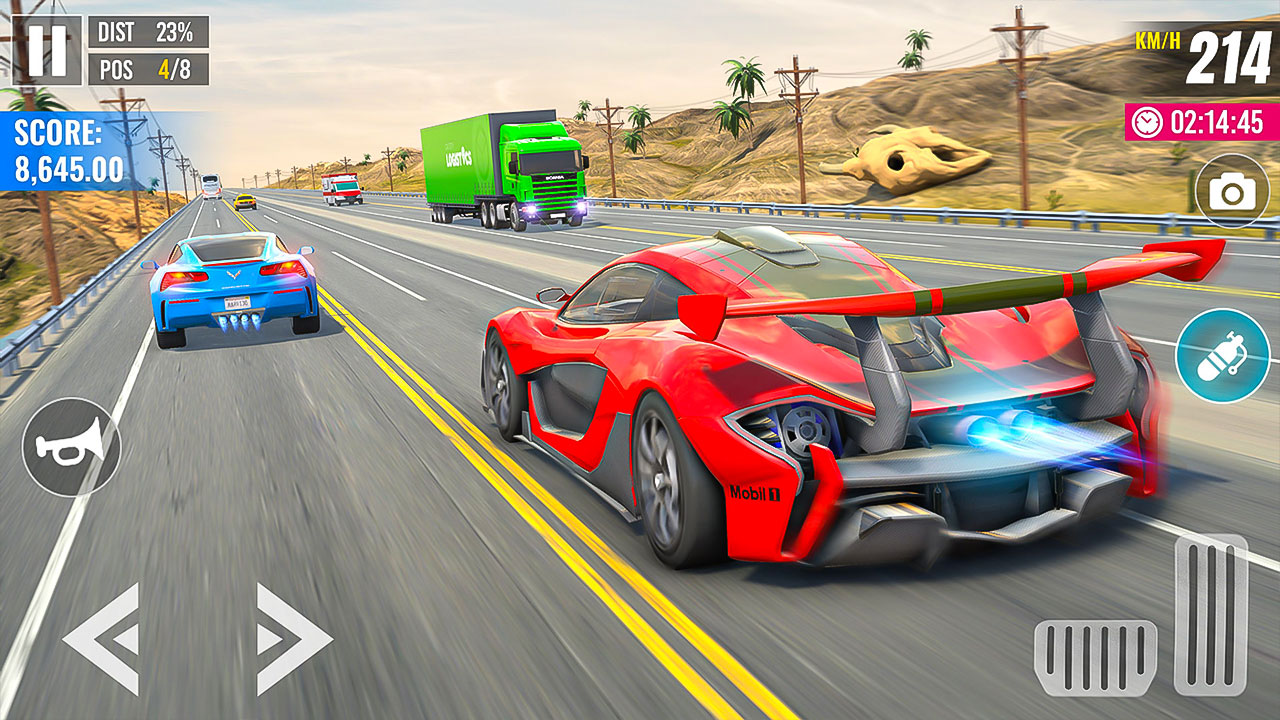Select the DIST 23% indicator
Image resolution: width=1280 pixels, height=720 pixels.
148,31
